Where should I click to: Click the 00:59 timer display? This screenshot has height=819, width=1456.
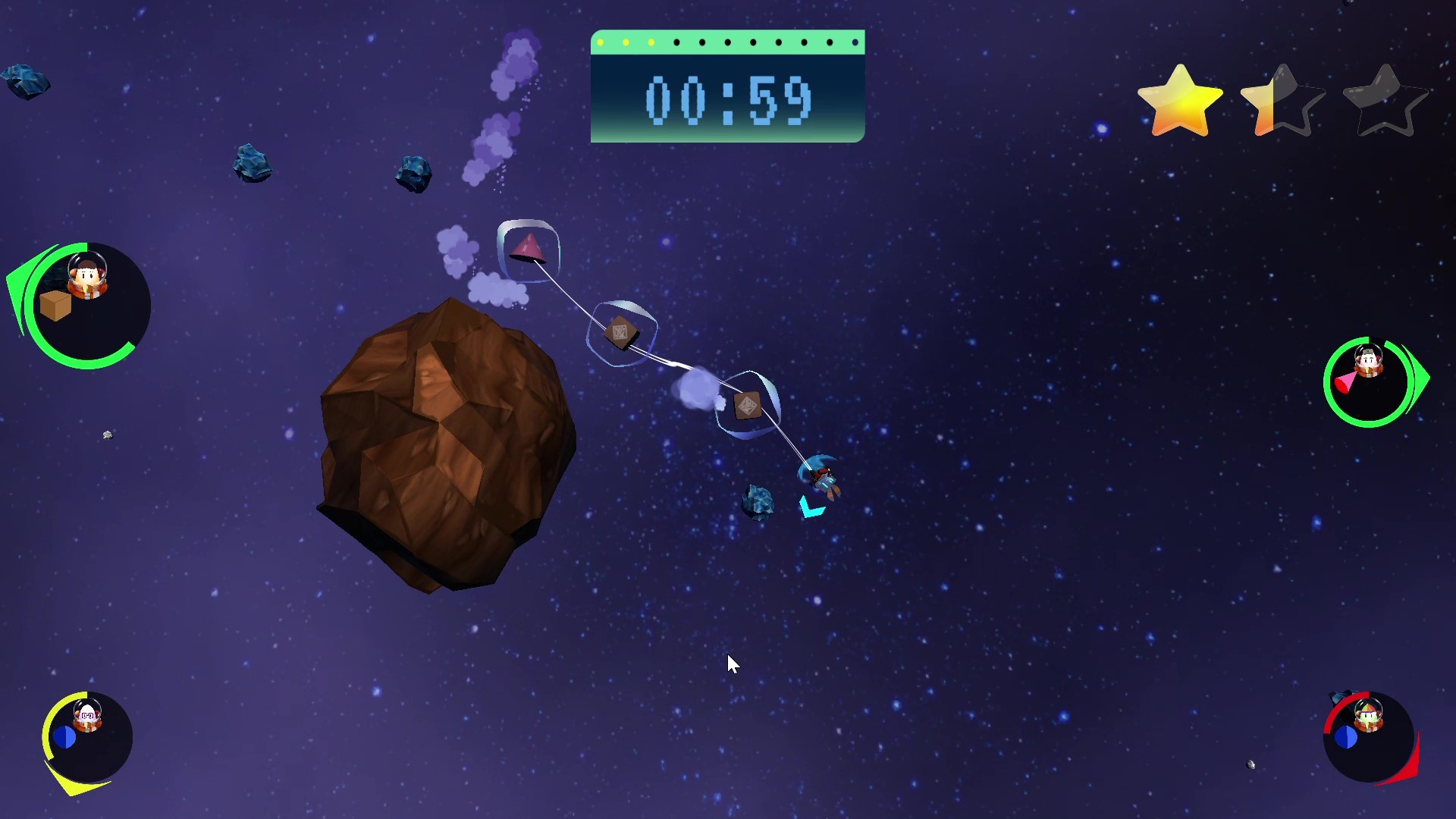click(x=726, y=101)
